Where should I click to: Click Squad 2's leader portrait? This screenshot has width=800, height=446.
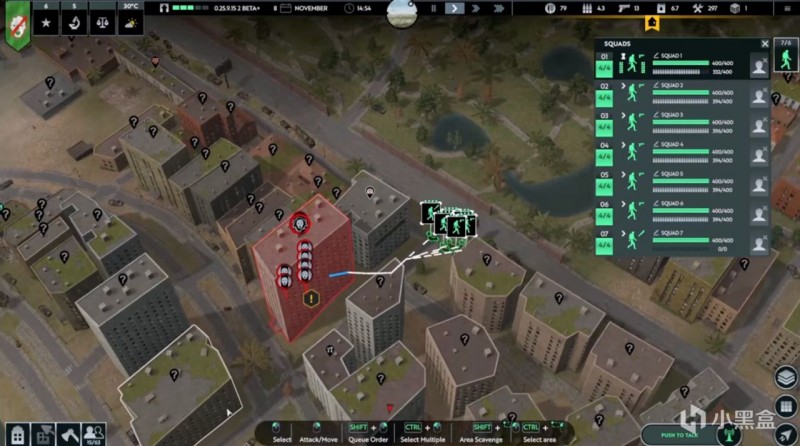[x=760, y=95]
